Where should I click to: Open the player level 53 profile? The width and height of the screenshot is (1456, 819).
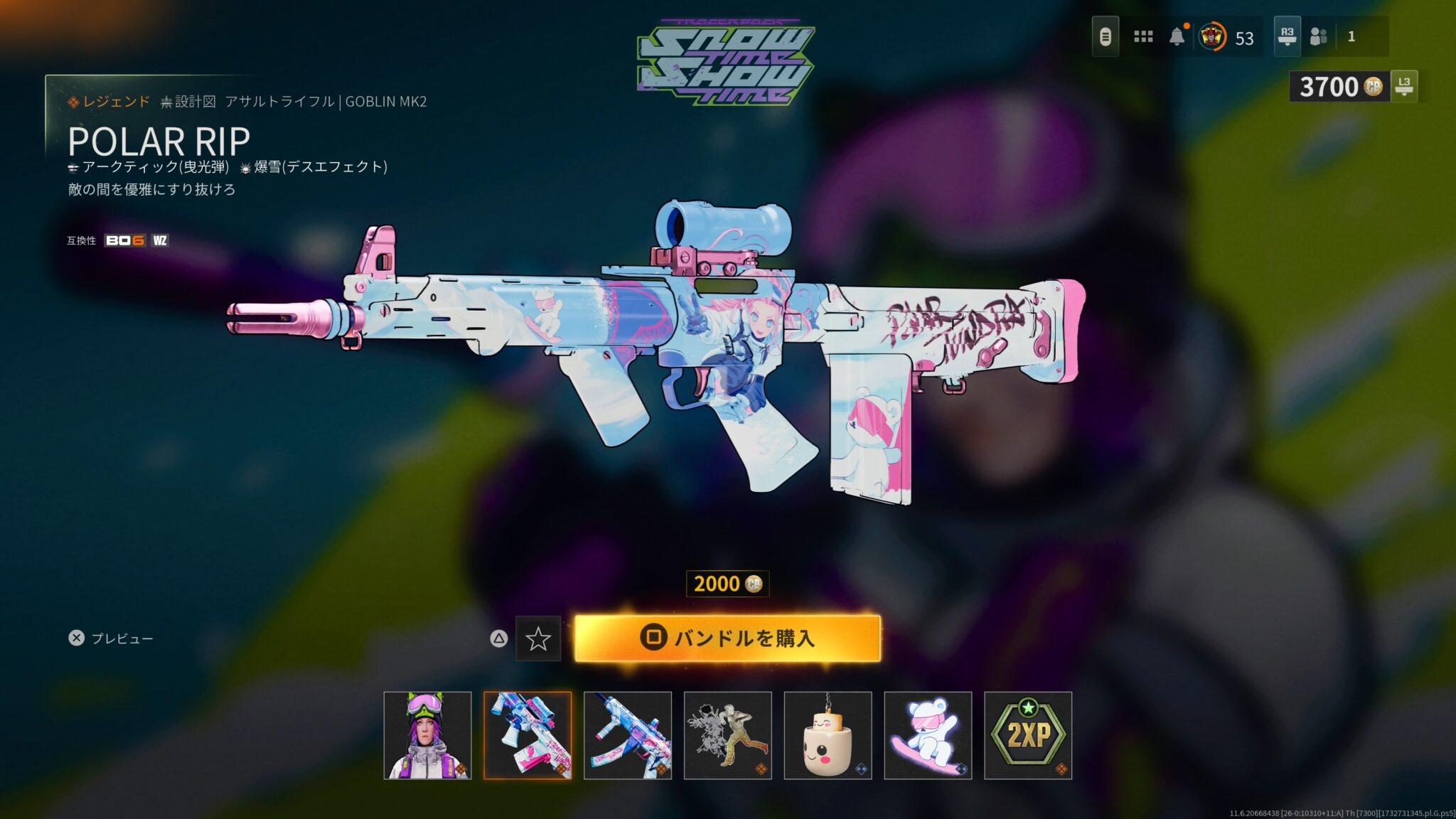pyautogui.click(x=1227, y=37)
